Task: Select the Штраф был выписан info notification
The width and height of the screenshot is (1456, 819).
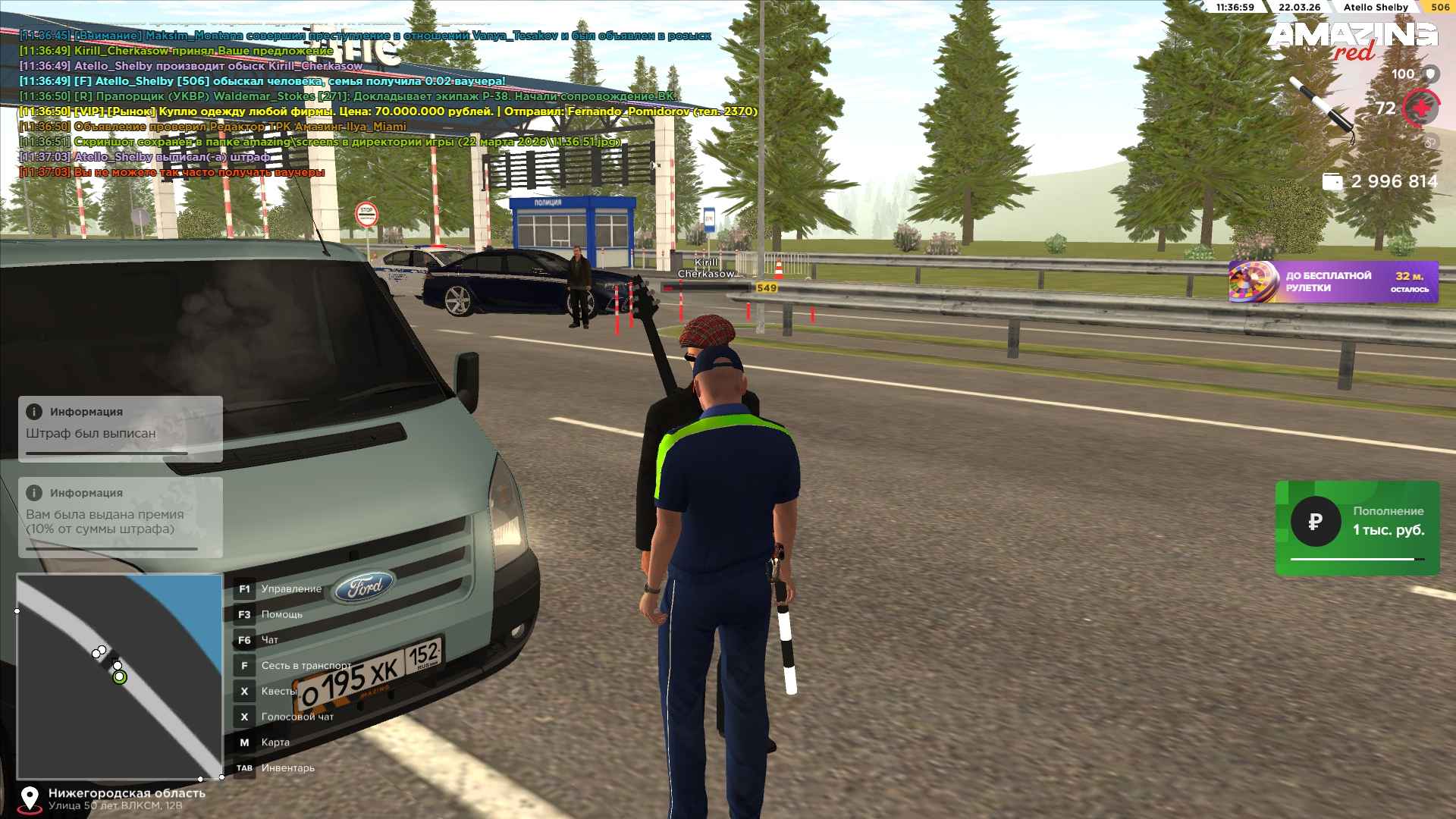Action: [121, 428]
